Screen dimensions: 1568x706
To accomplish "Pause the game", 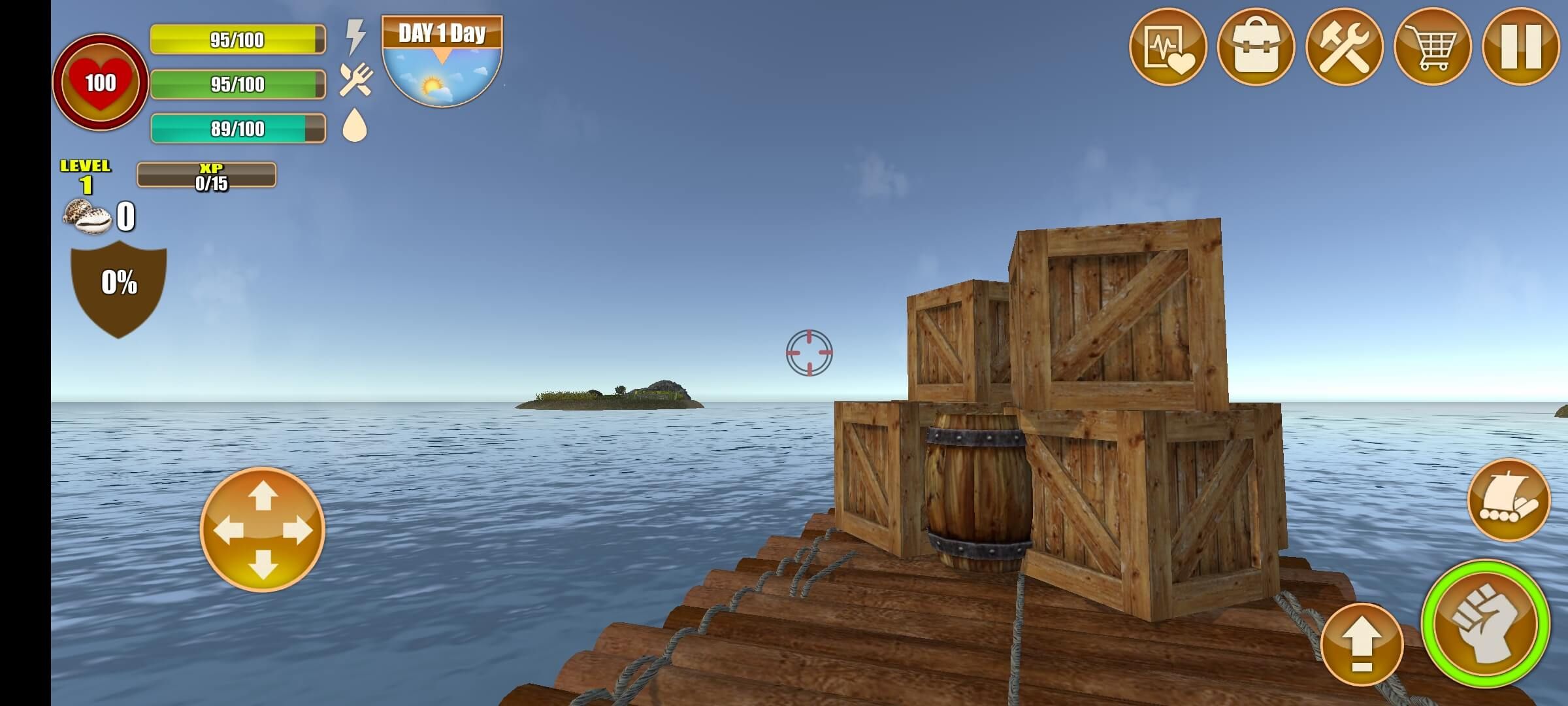I will point(1520,46).
